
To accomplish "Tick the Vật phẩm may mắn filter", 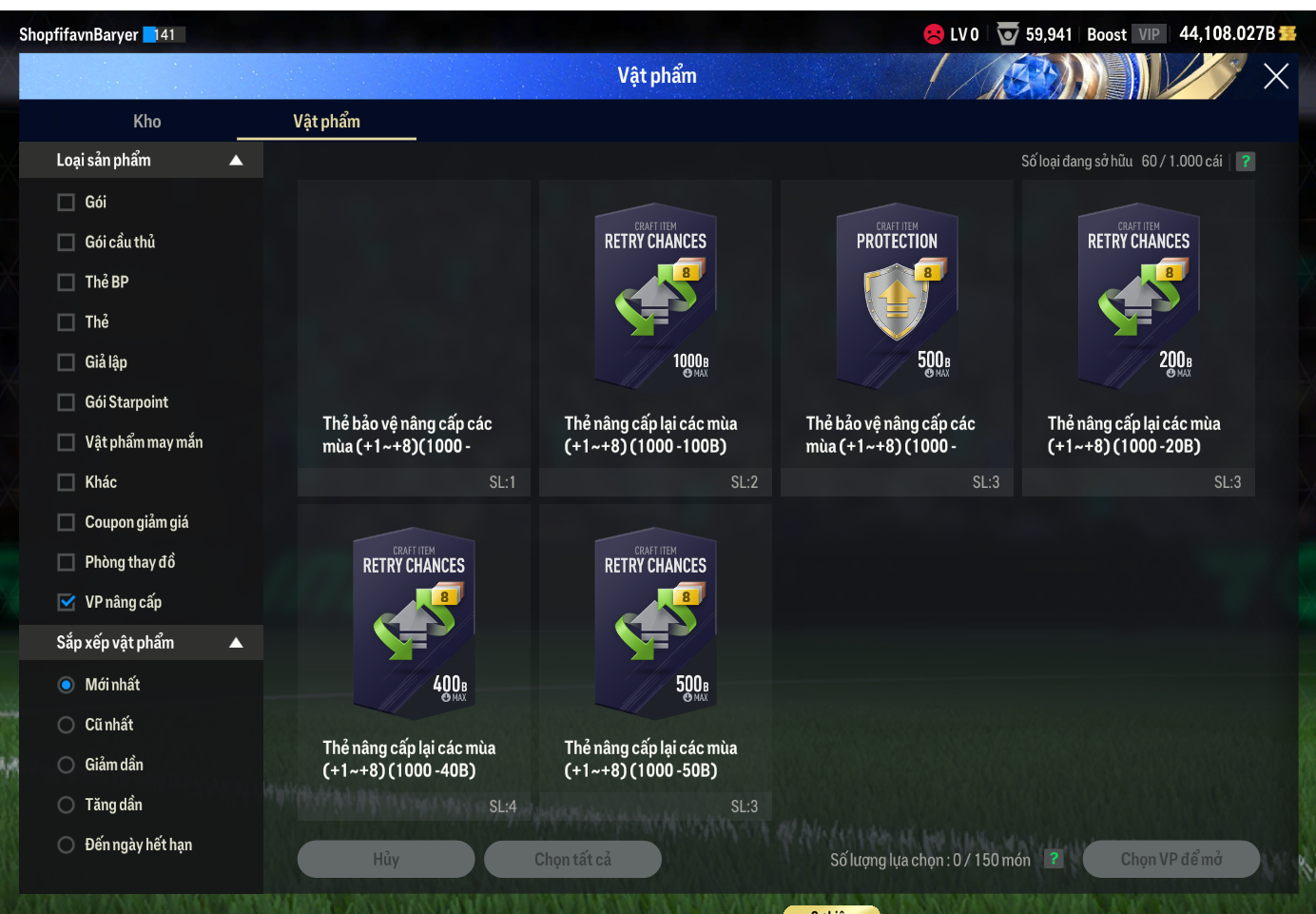I will (67, 442).
